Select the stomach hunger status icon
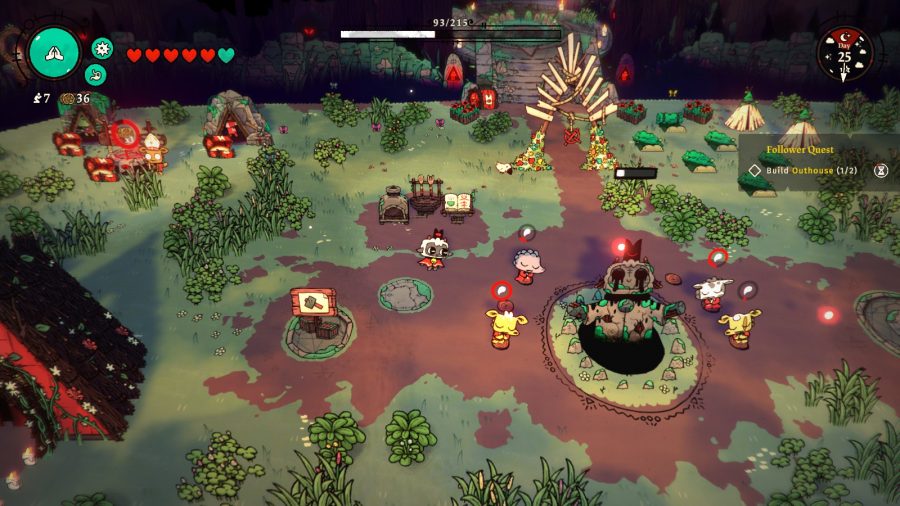 (x=95, y=74)
